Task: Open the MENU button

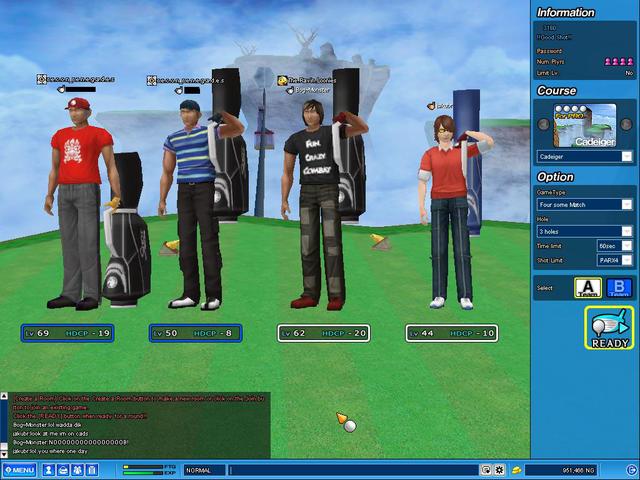Action: [20, 469]
